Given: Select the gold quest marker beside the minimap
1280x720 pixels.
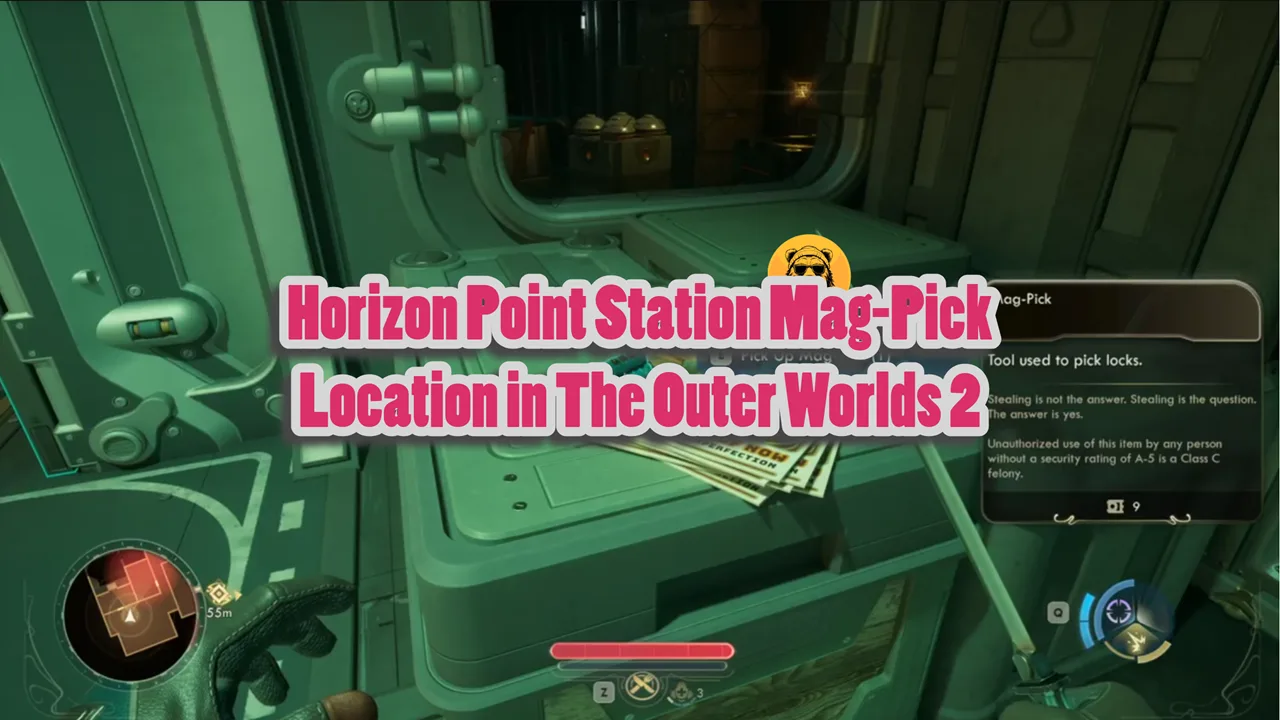Looking at the screenshot, I should pyautogui.click(x=217, y=594).
